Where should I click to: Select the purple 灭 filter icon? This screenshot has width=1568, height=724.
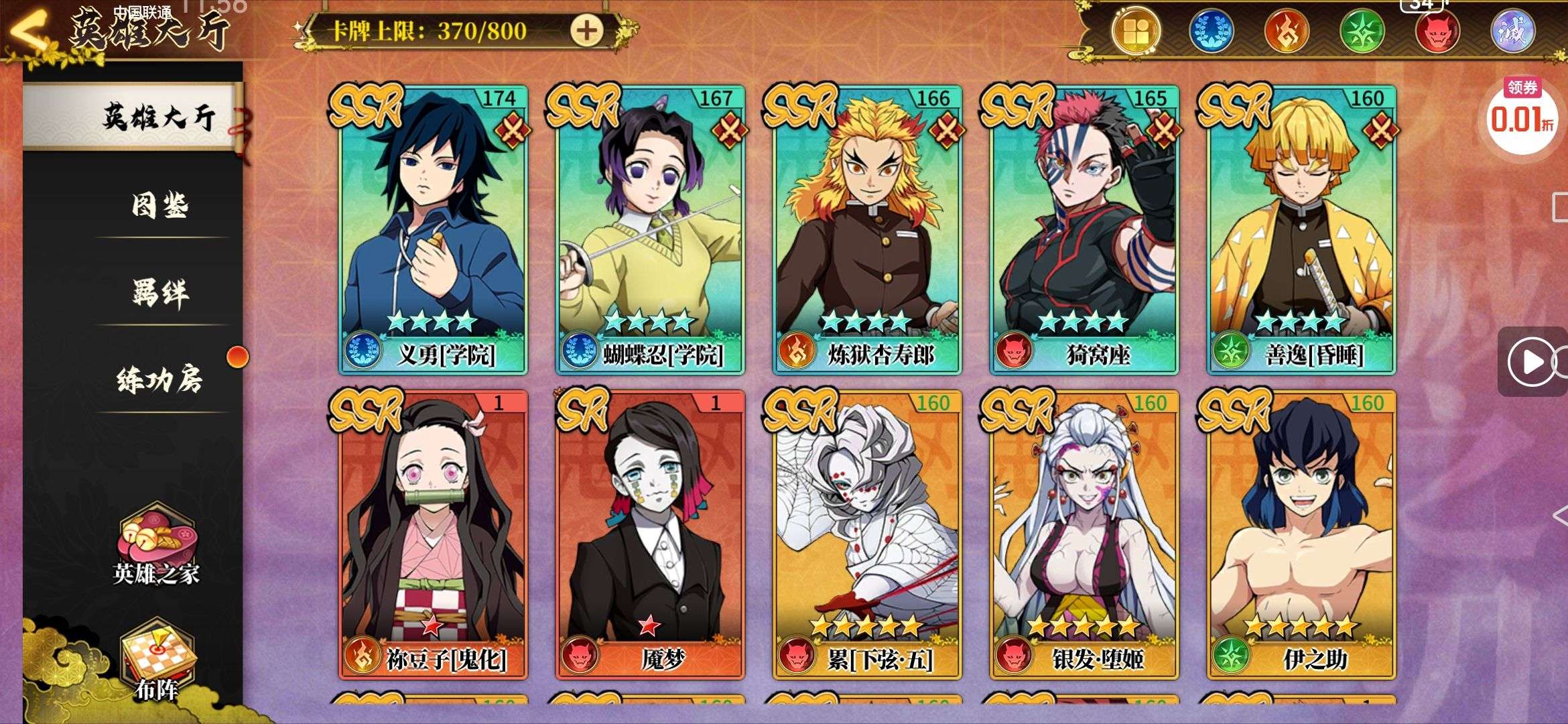(1512, 32)
